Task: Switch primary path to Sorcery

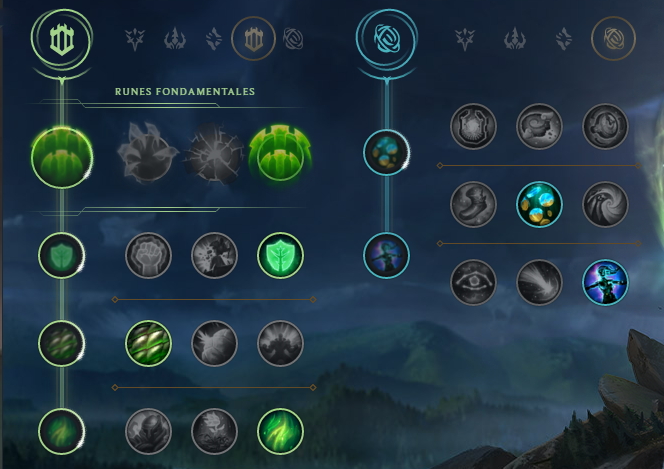Action: click(x=214, y=39)
